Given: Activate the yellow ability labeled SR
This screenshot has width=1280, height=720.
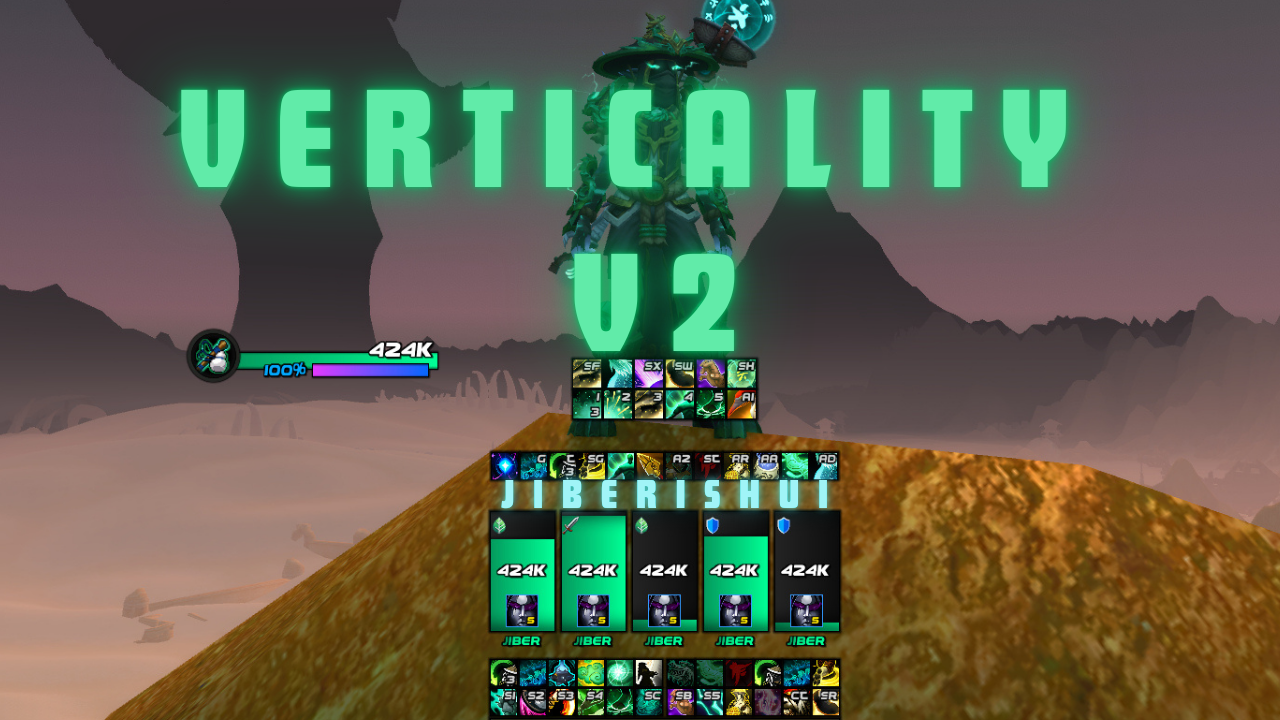Looking at the screenshot, I should tap(825, 702).
